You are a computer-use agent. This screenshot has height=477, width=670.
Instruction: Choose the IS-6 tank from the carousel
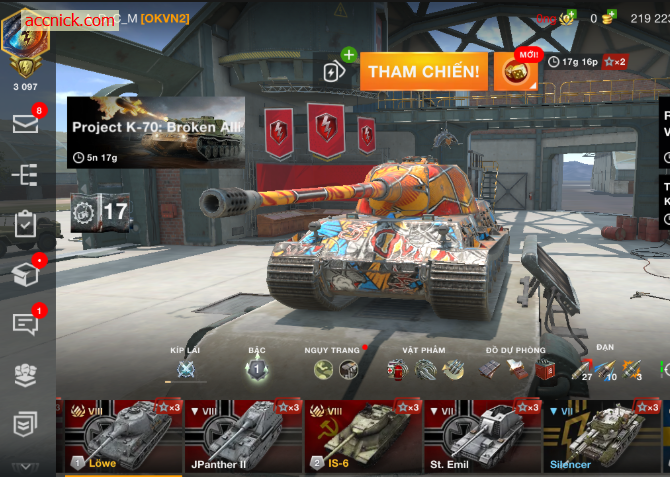363,435
